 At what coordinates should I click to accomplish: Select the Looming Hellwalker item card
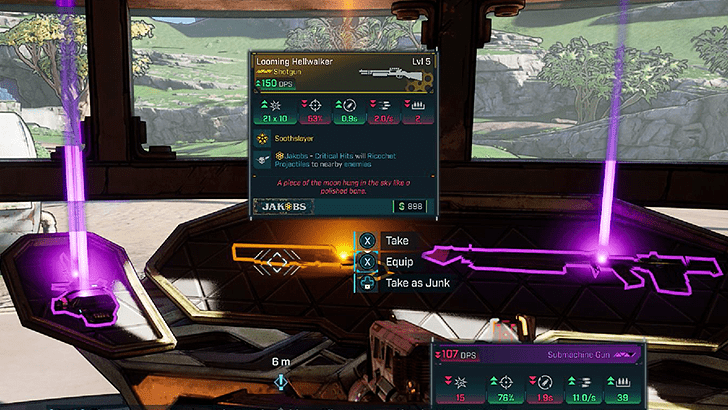click(342, 135)
